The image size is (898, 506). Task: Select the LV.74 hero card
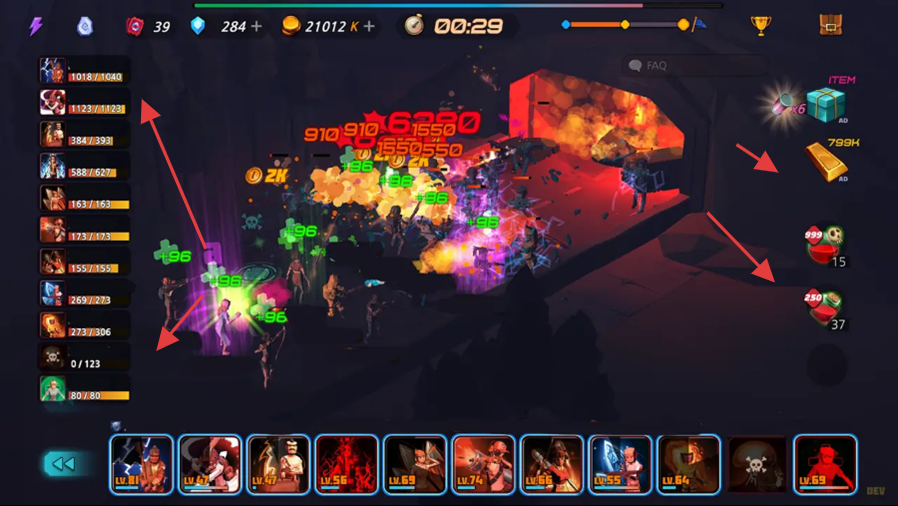[483, 464]
